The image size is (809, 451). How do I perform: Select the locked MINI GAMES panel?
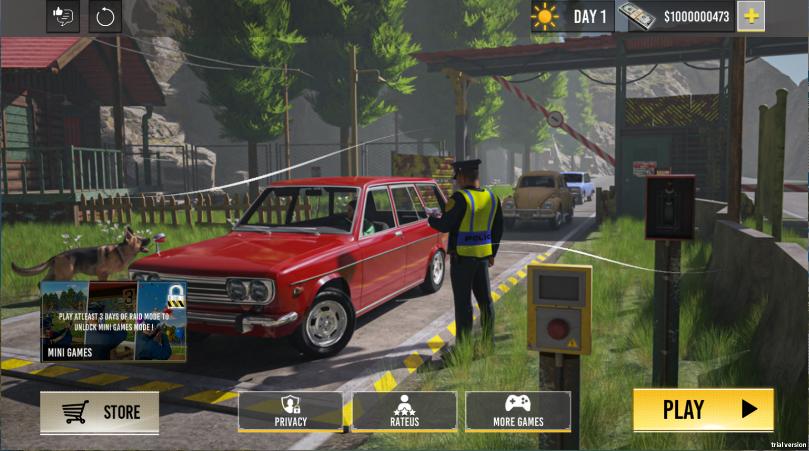tap(113, 320)
